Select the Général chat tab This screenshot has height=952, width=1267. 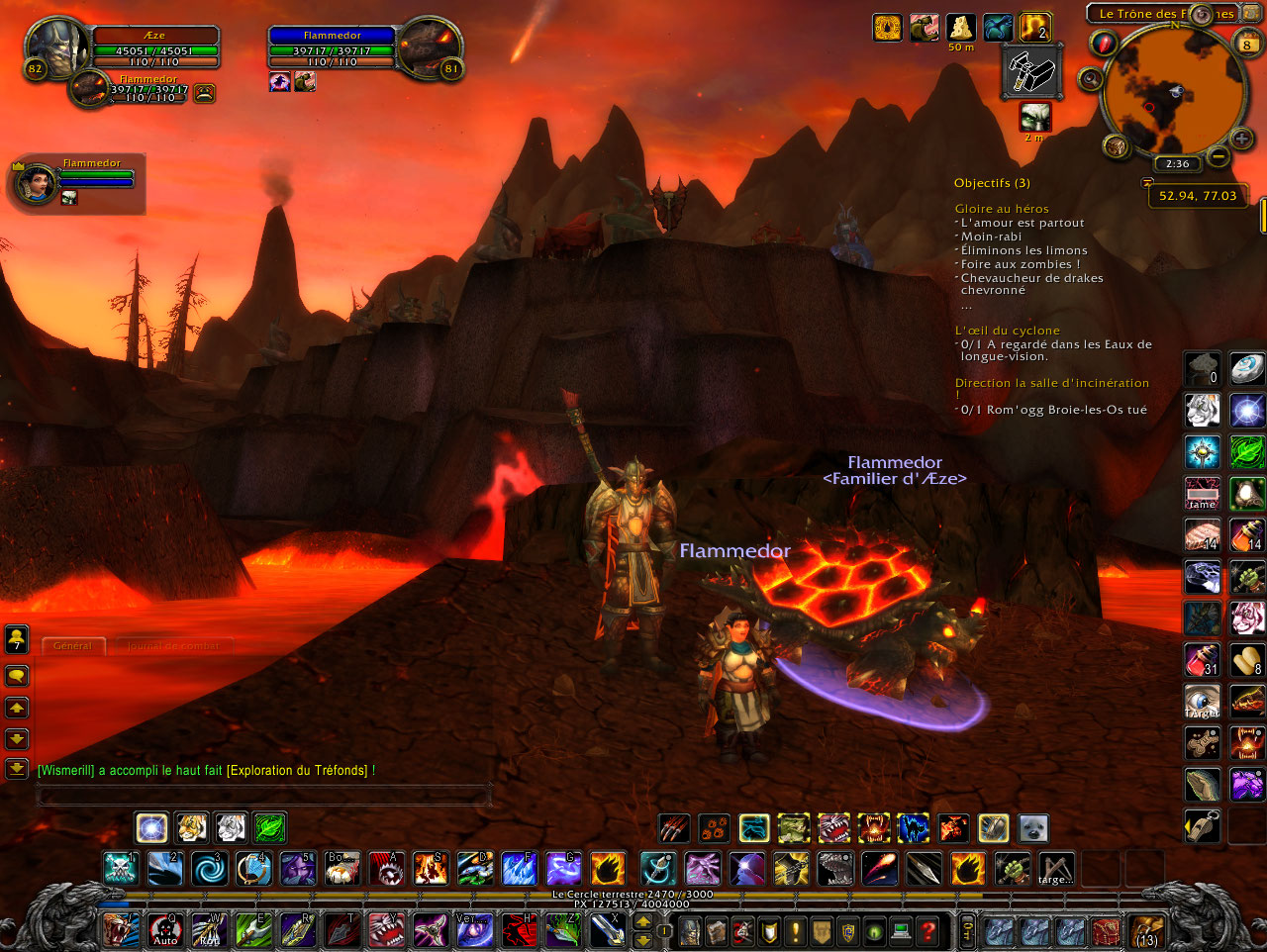72,645
